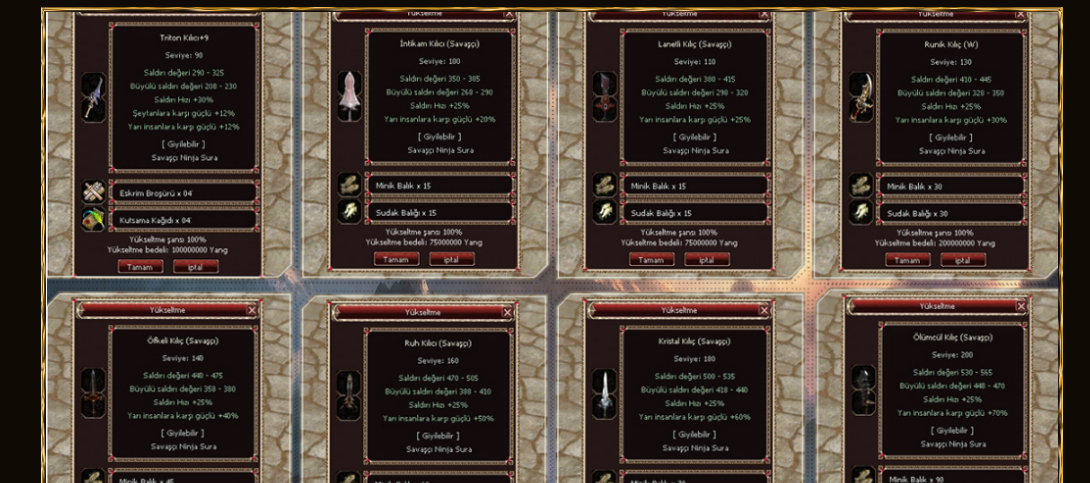Close the Kristal Kılıç upgrade window
Image resolution: width=1090 pixels, height=483 pixels.
coord(764,311)
